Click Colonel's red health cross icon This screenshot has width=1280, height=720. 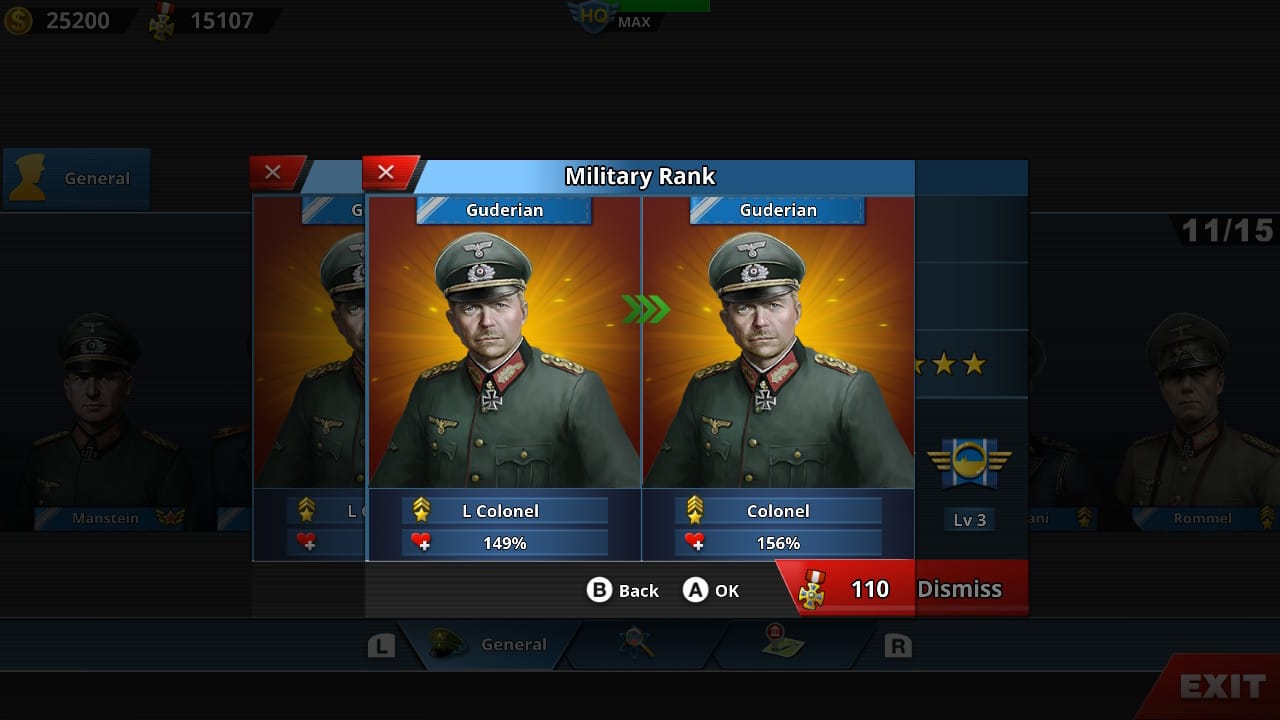tap(696, 542)
